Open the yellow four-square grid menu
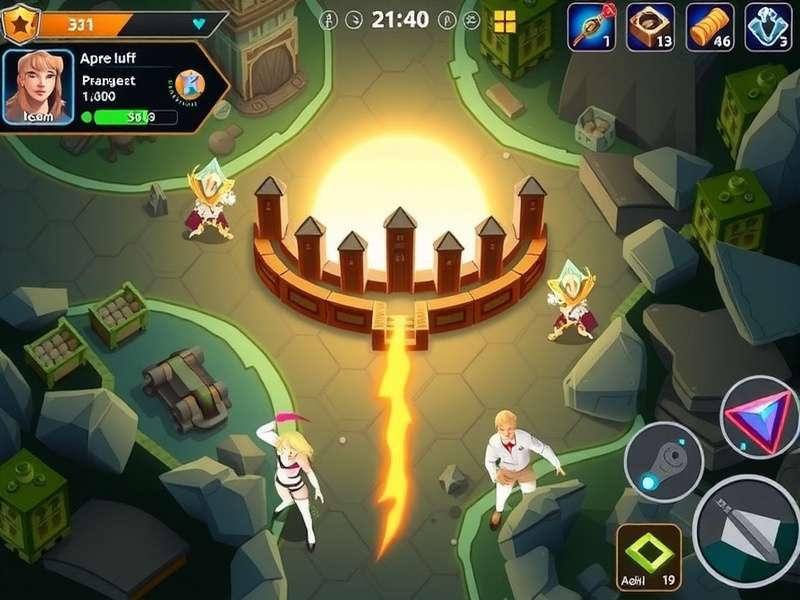Image resolution: width=800 pixels, height=600 pixels. tap(504, 21)
